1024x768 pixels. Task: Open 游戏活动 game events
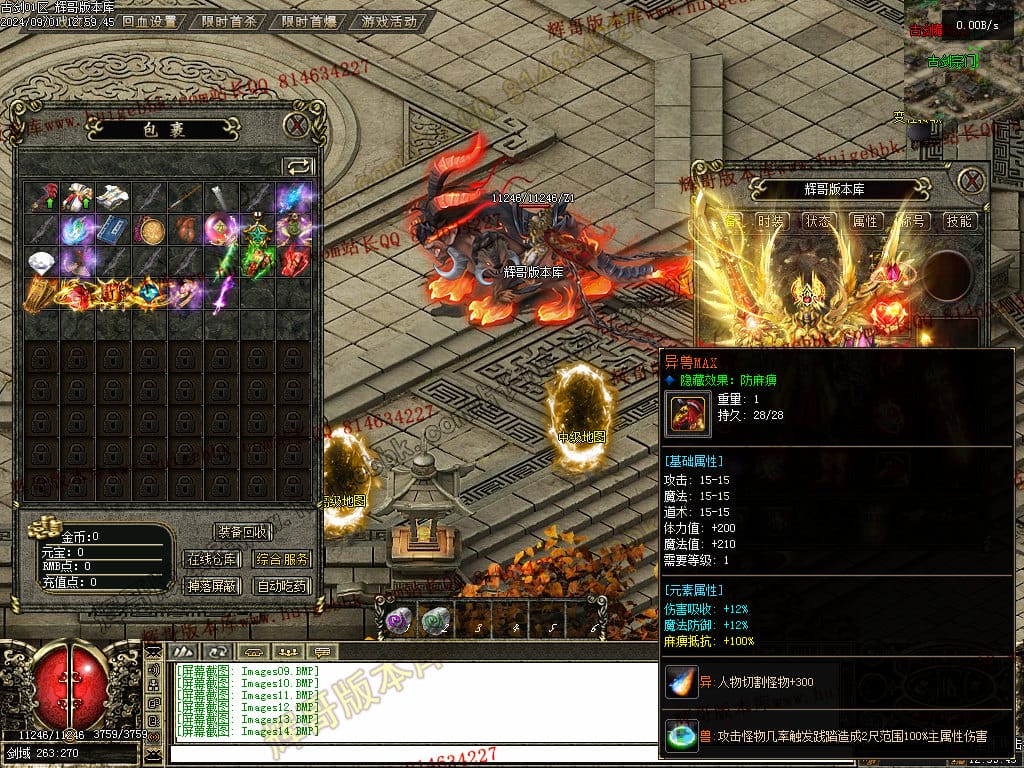tap(389, 21)
